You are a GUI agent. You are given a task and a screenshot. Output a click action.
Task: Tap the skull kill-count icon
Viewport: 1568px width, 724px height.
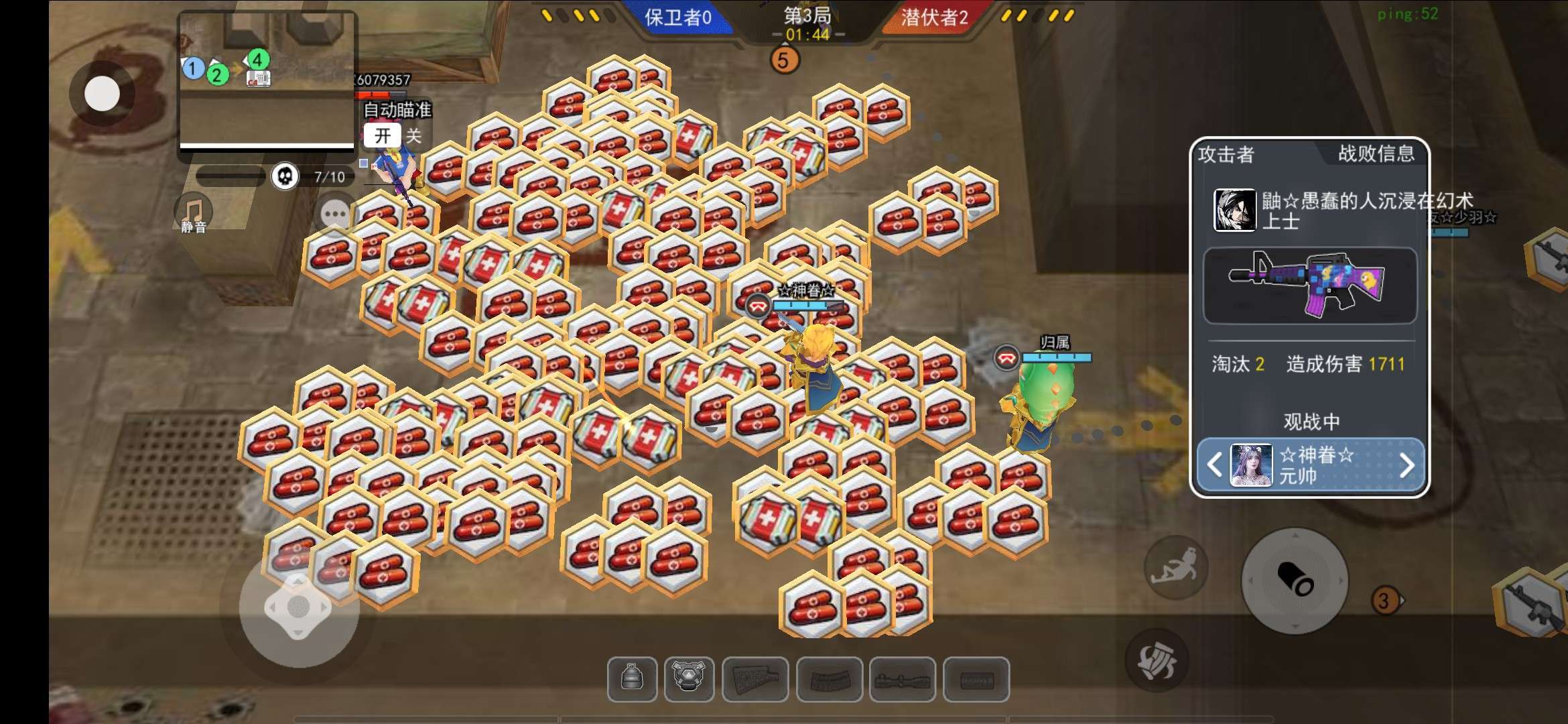[285, 177]
